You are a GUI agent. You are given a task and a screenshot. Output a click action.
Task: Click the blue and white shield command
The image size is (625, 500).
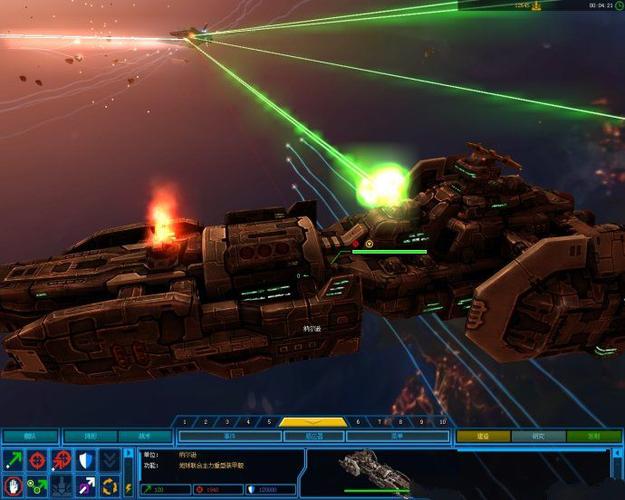(x=85, y=460)
